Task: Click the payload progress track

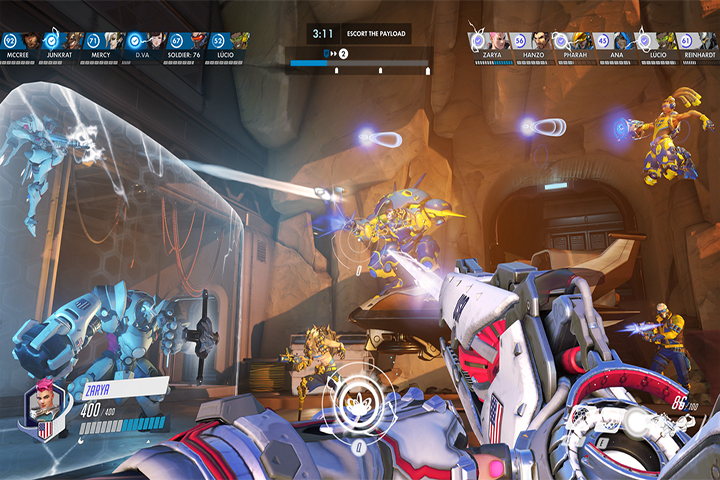Action: (x=360, y=64)
